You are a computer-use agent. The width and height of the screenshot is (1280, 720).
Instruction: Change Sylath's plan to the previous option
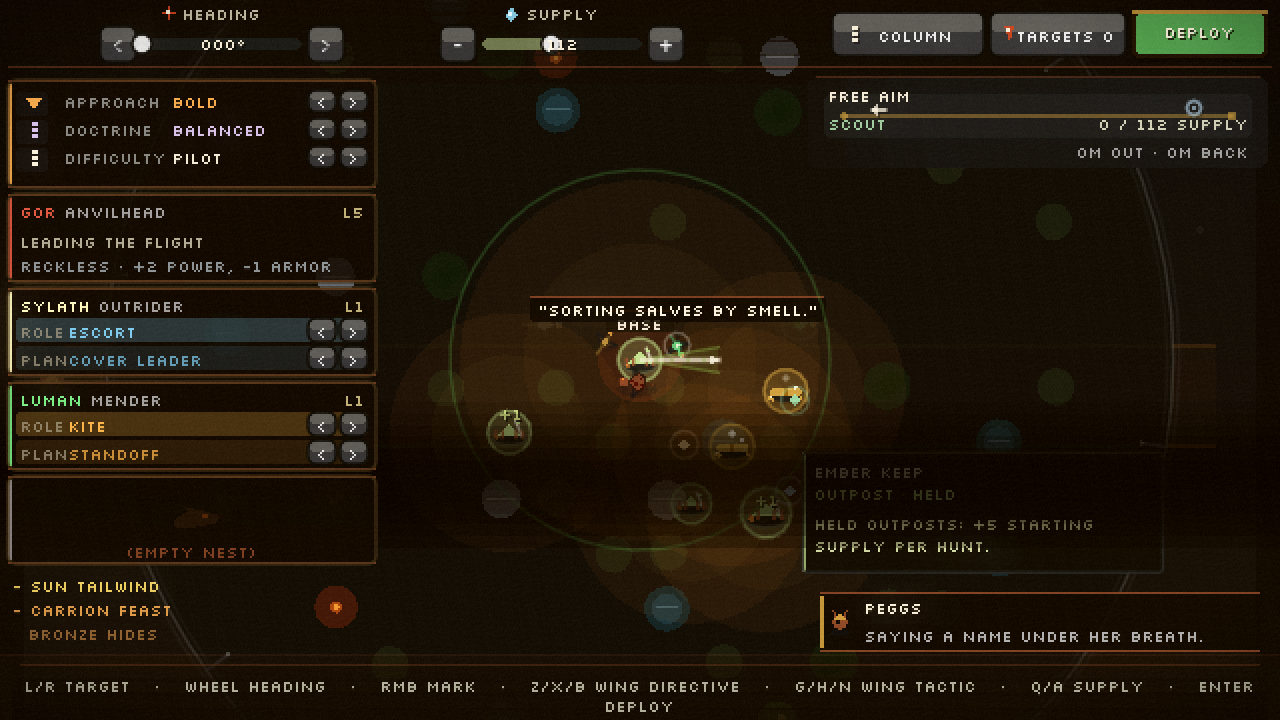[321, 360]
